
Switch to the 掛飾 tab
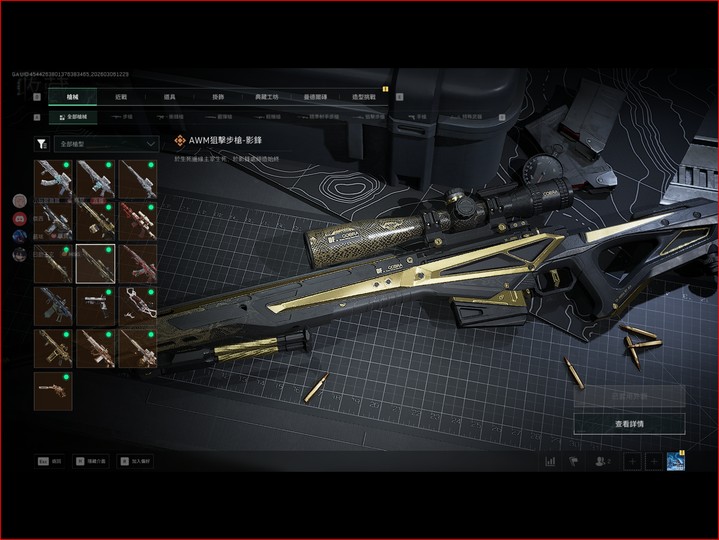(219, 97)
